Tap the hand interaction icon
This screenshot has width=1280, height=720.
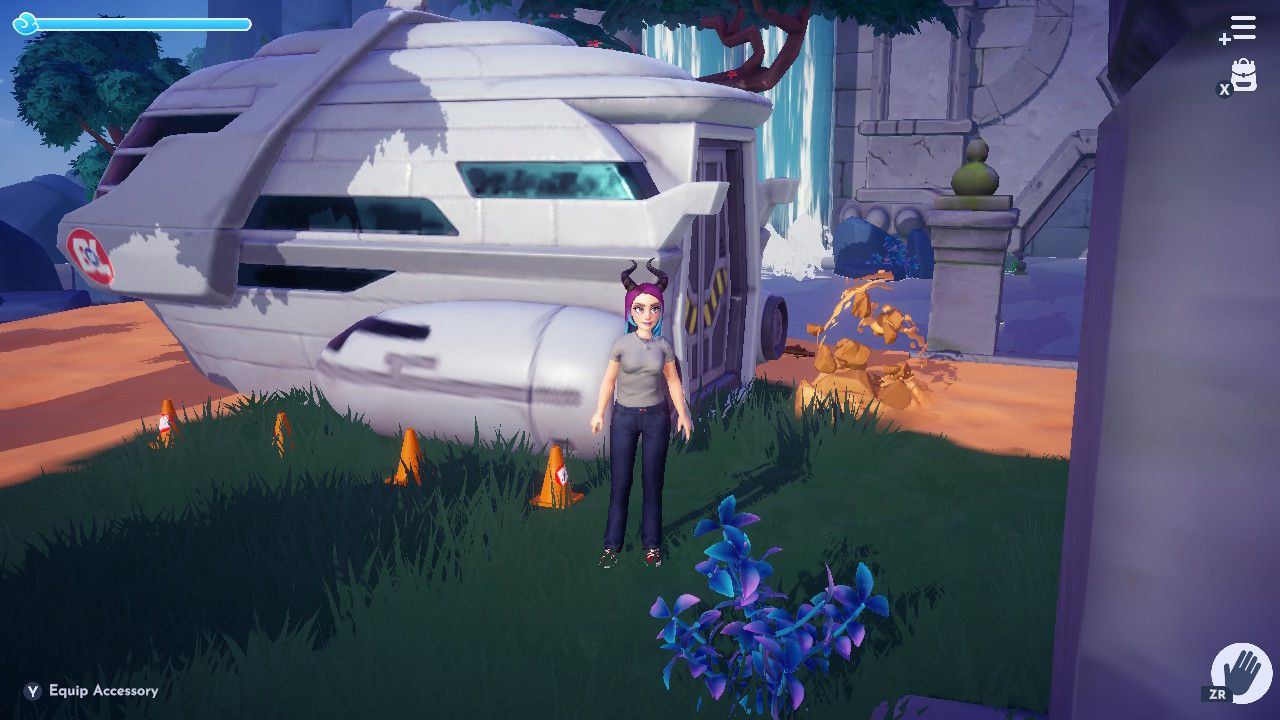(x=1242, y=673)
